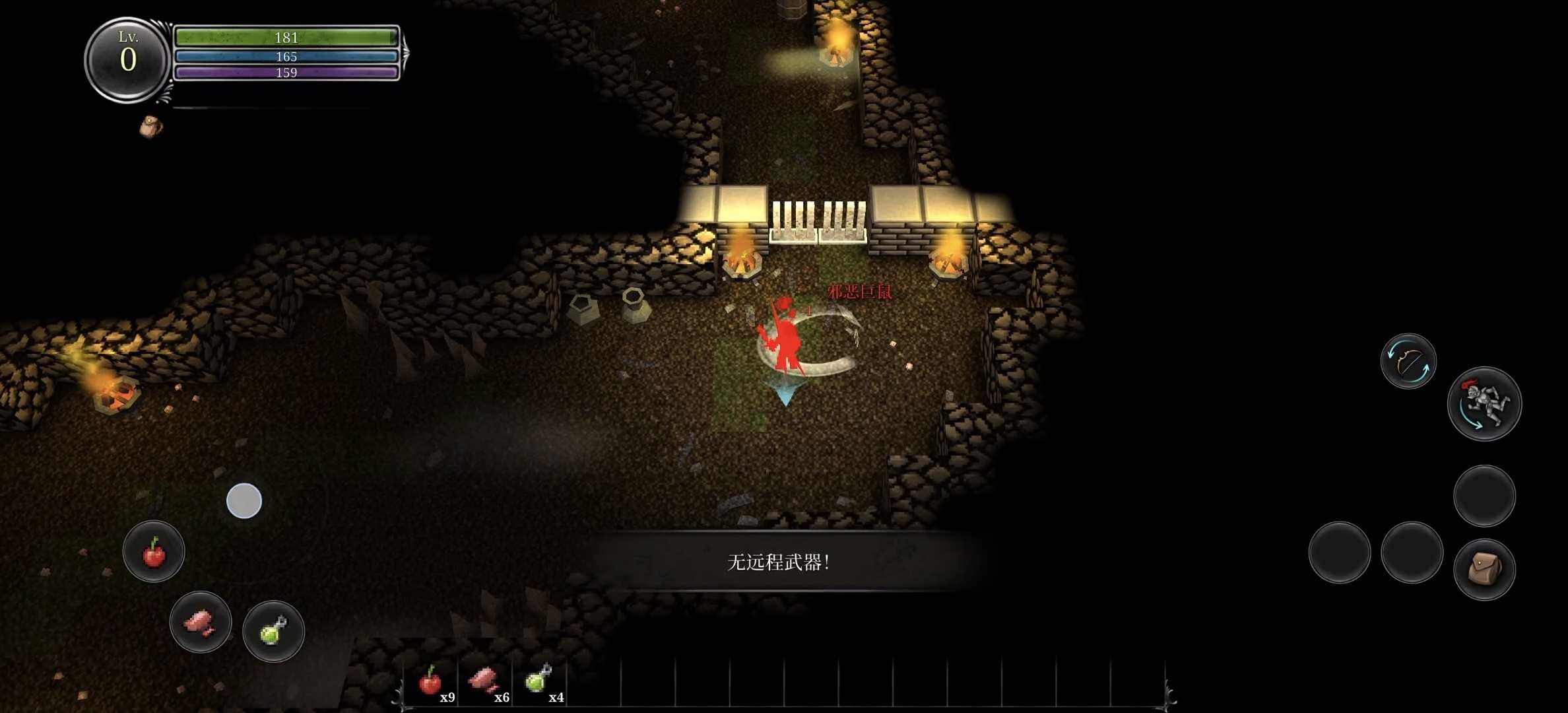Select the green potion hotbar slot
The height and width of the screenshot is (713, 1568).
[540, 681]
